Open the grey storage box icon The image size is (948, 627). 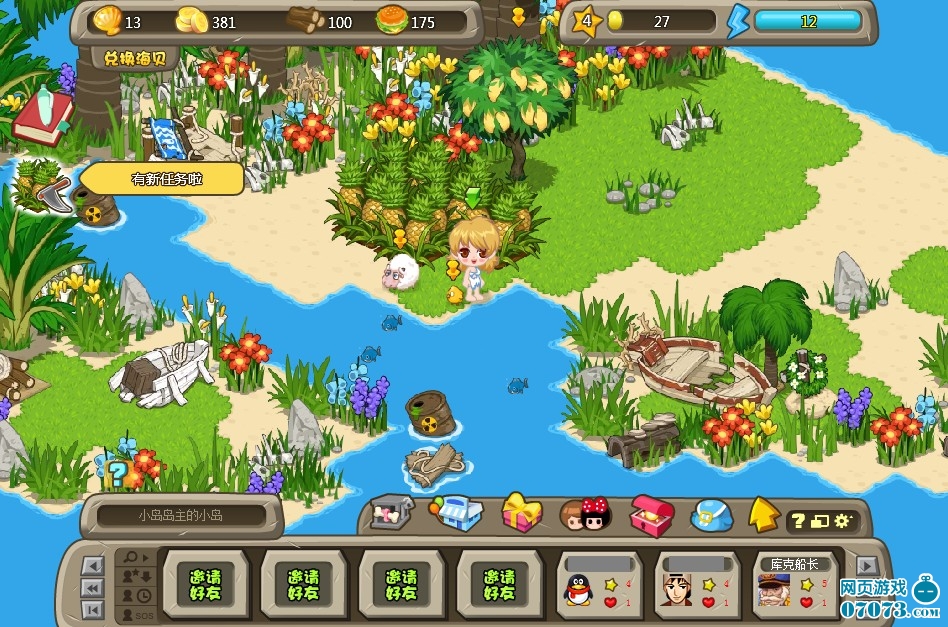point(391,514)
